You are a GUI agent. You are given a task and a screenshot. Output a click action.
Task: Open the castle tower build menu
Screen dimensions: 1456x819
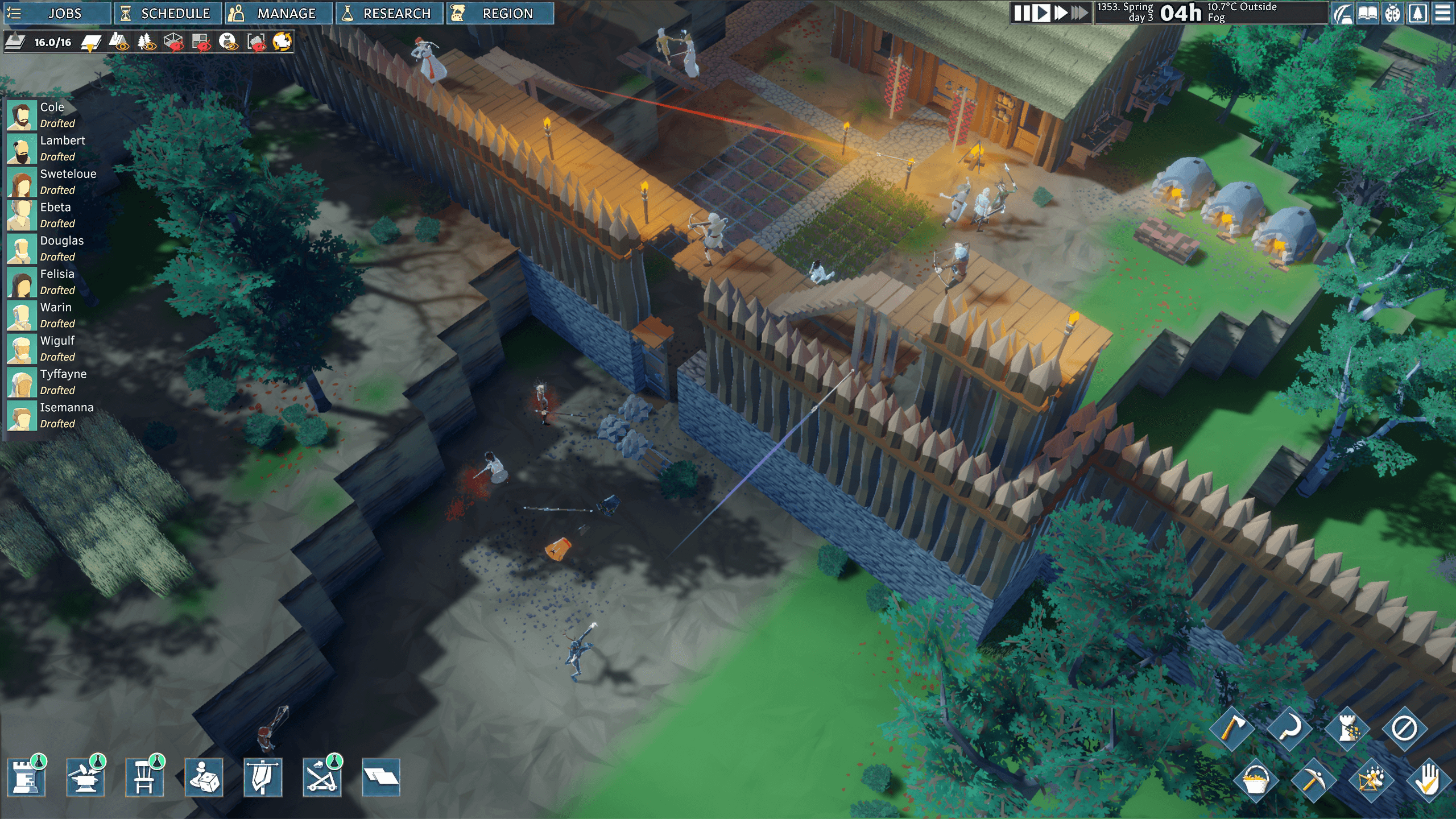[26, 777]
